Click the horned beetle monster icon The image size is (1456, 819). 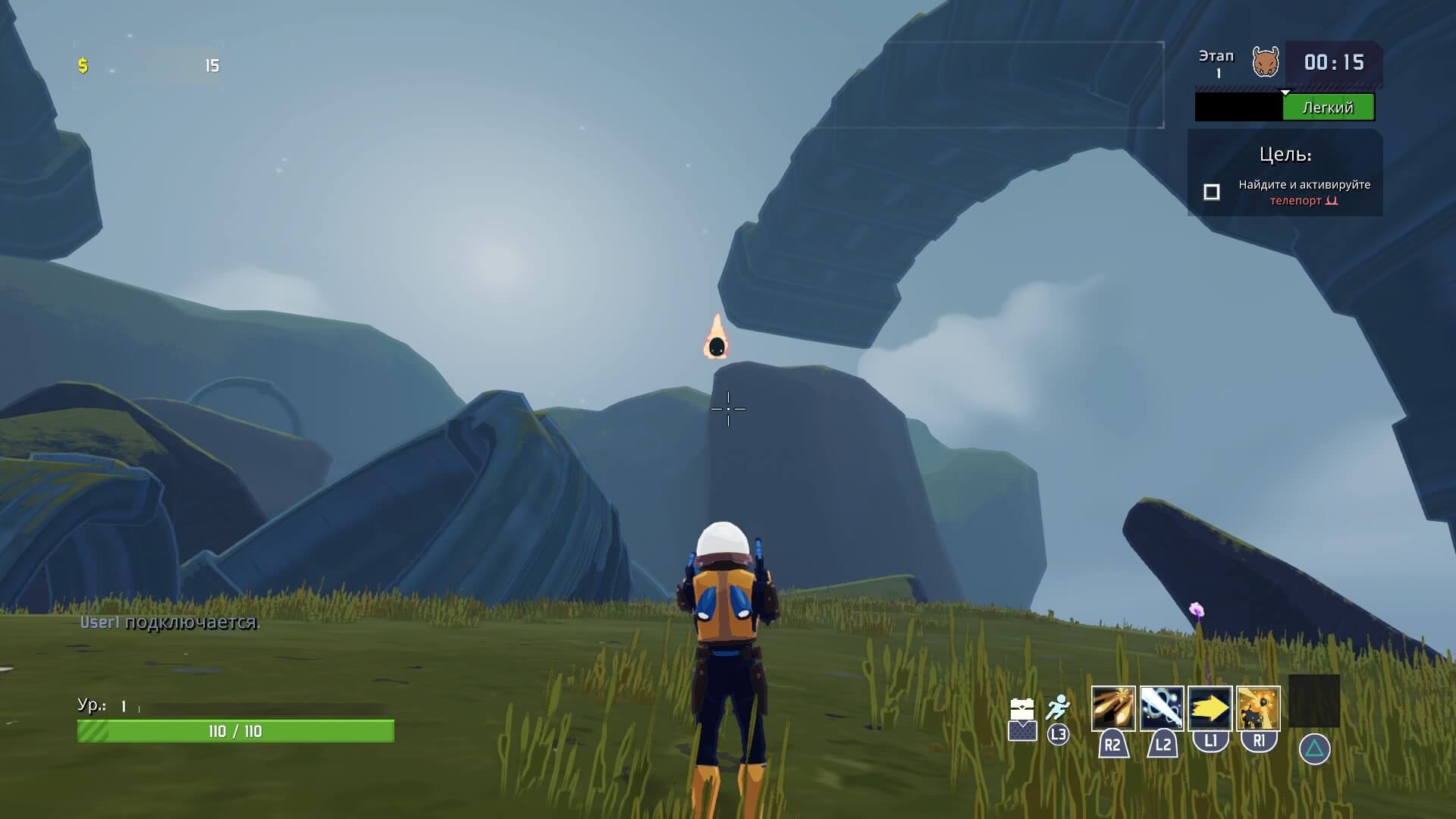pyautogui.click(x=1265, y=62)
